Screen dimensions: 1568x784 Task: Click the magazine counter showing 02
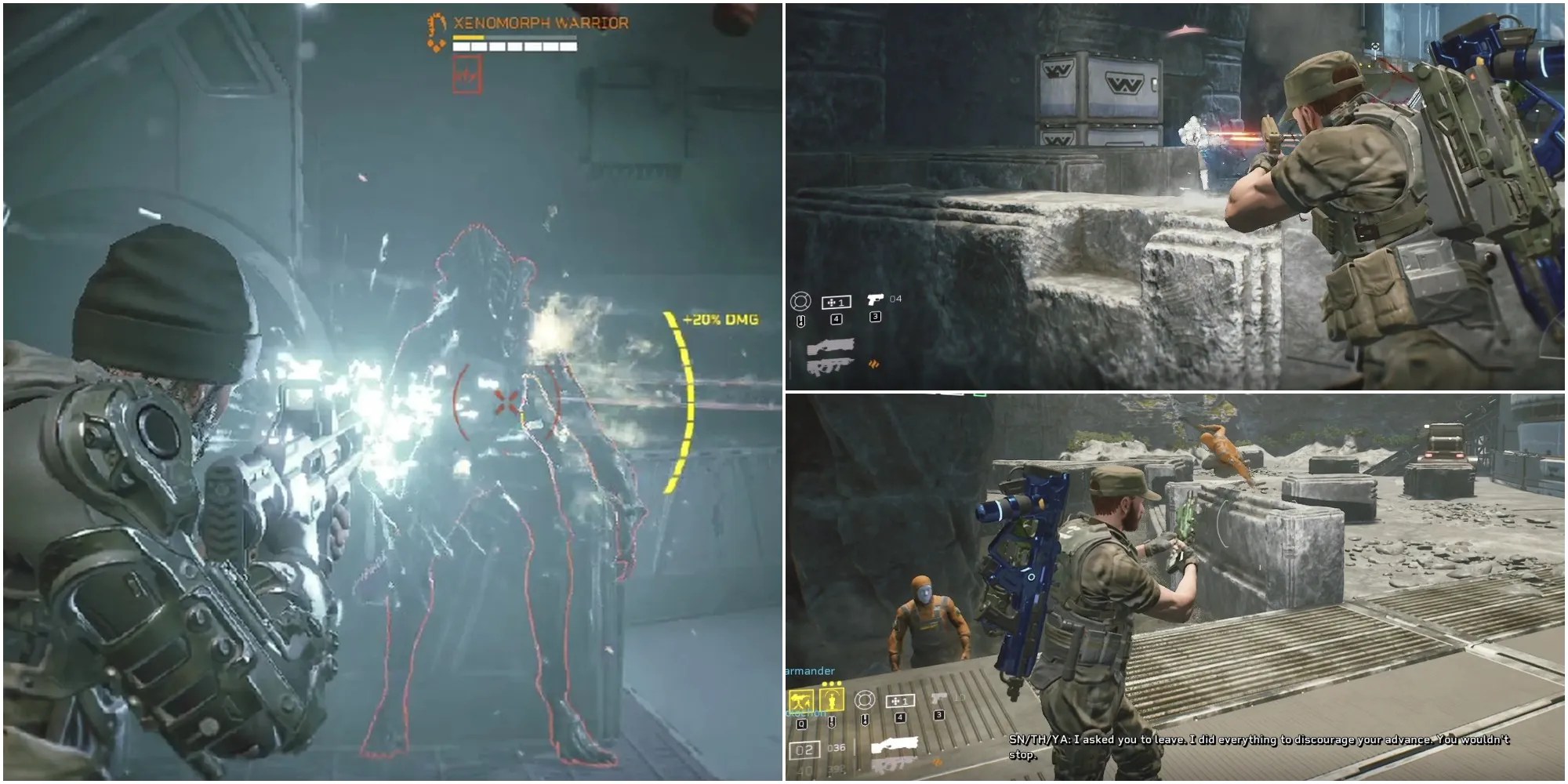click(804, 750)
